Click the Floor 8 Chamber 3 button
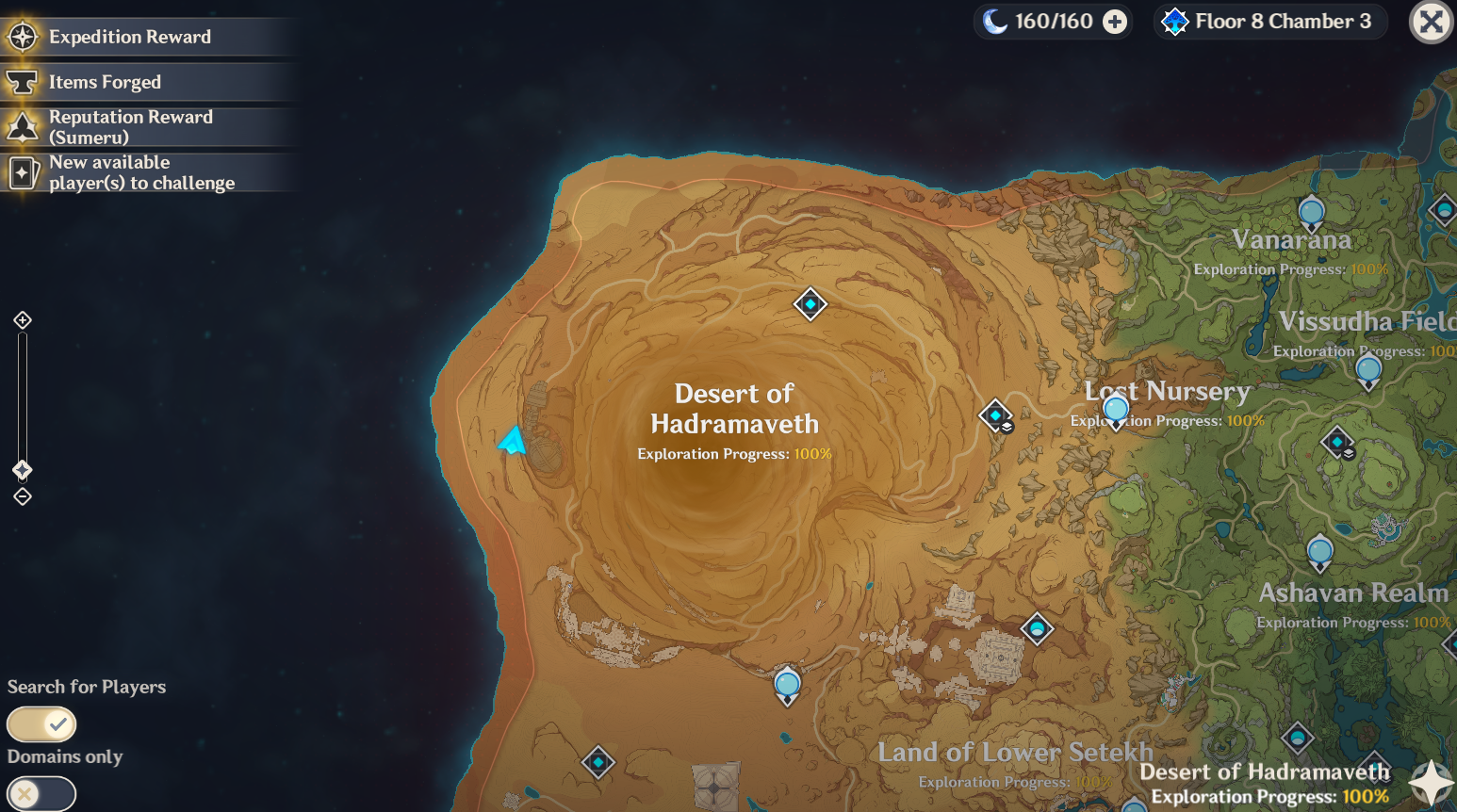The image size is (1457, 812). 1269,21
